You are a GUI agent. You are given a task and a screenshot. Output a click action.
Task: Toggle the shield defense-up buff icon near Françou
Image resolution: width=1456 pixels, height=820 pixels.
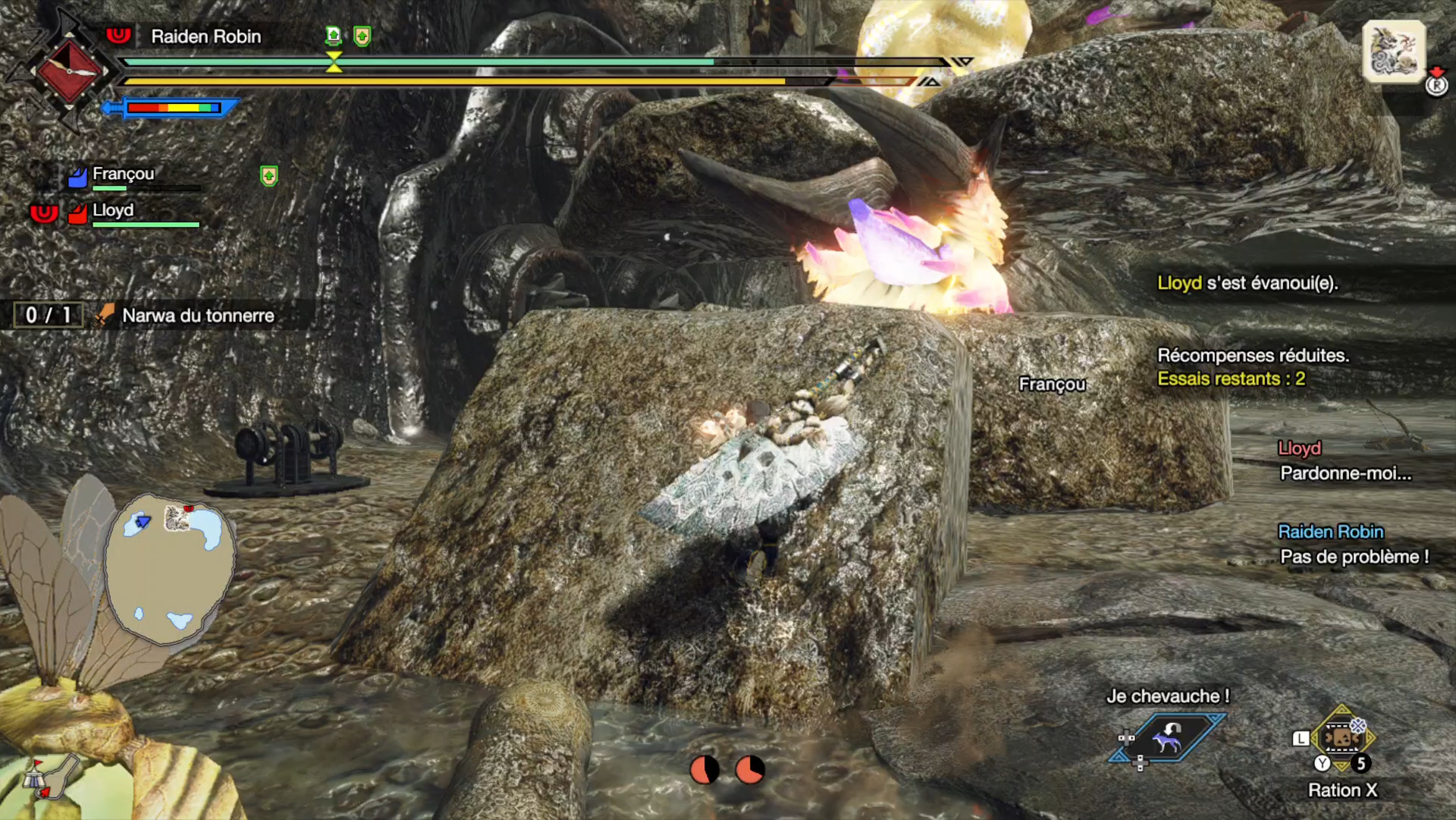click(x=269, y=176)
